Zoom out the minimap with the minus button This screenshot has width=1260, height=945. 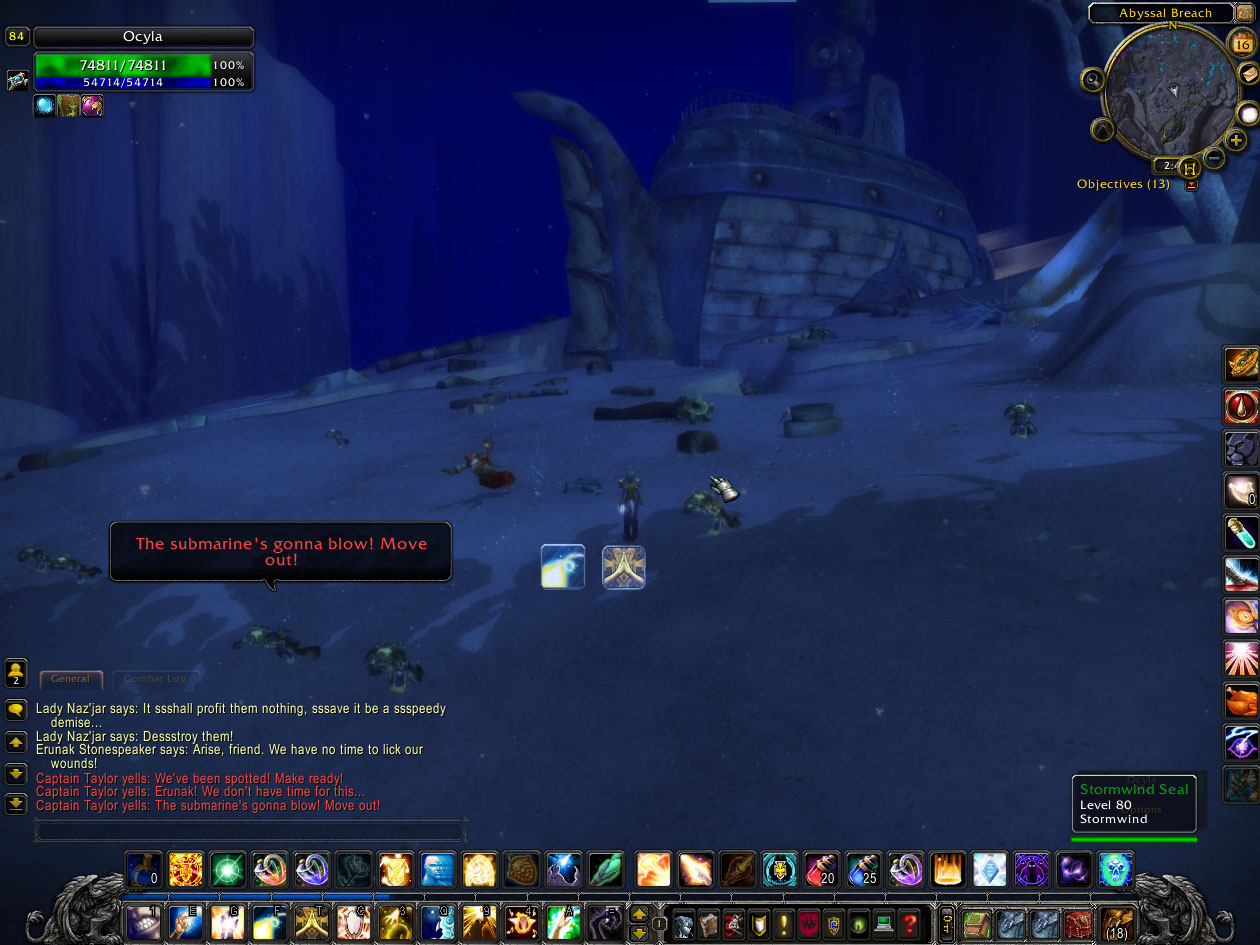click(1214, 157)
